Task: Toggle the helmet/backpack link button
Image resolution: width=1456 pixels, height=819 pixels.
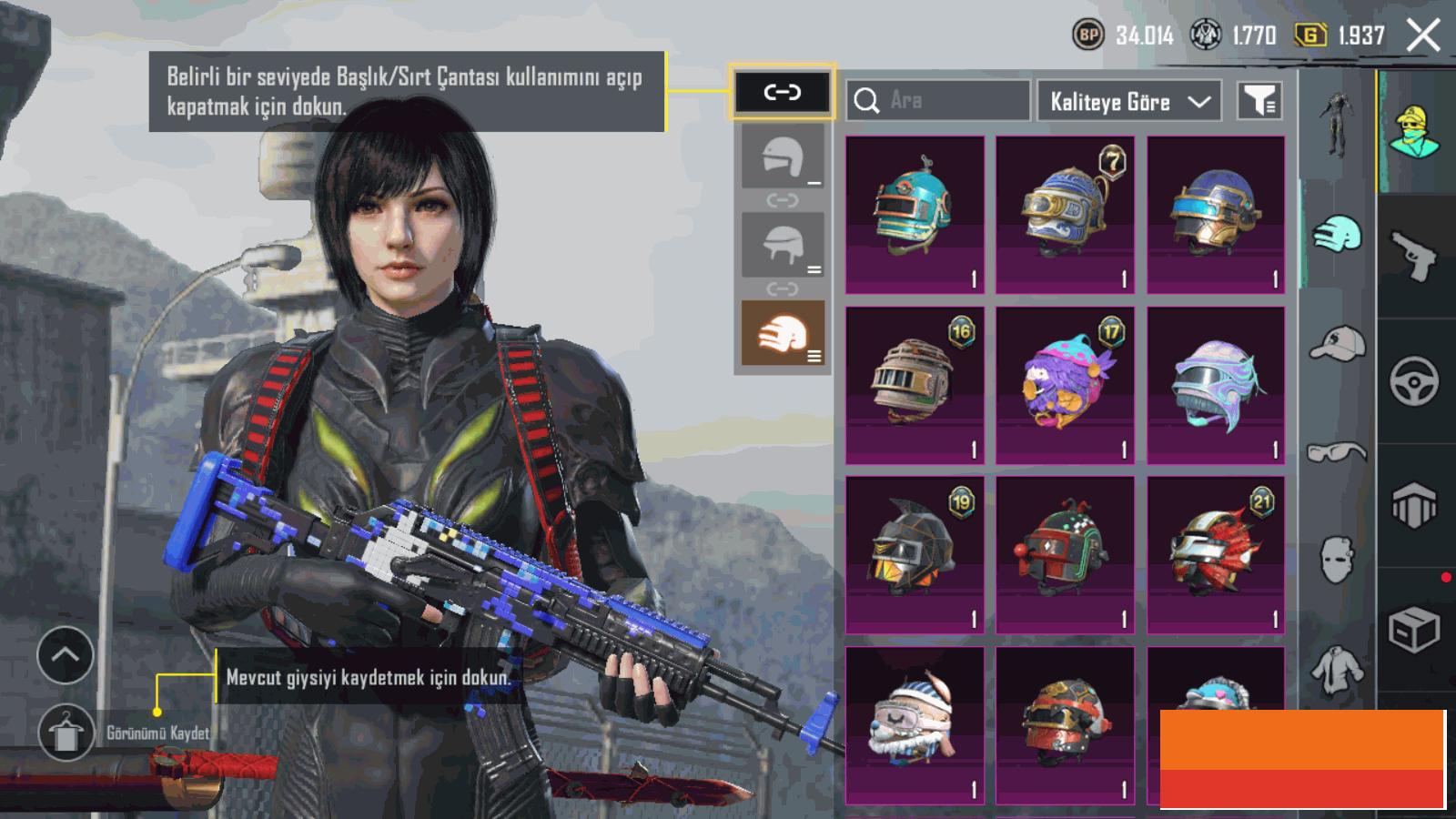Action: (x=782, y=92)
